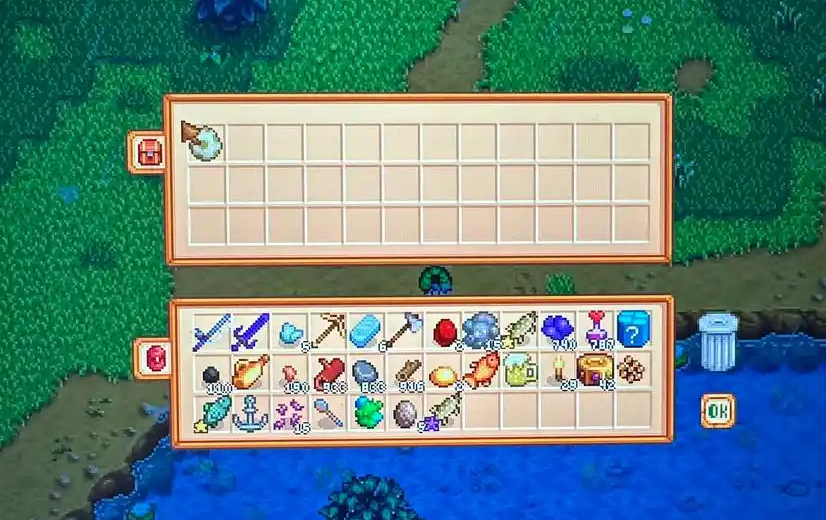Select the red chest icon tab
Viewport: 826px width, 520px height.
click(148, 152)
